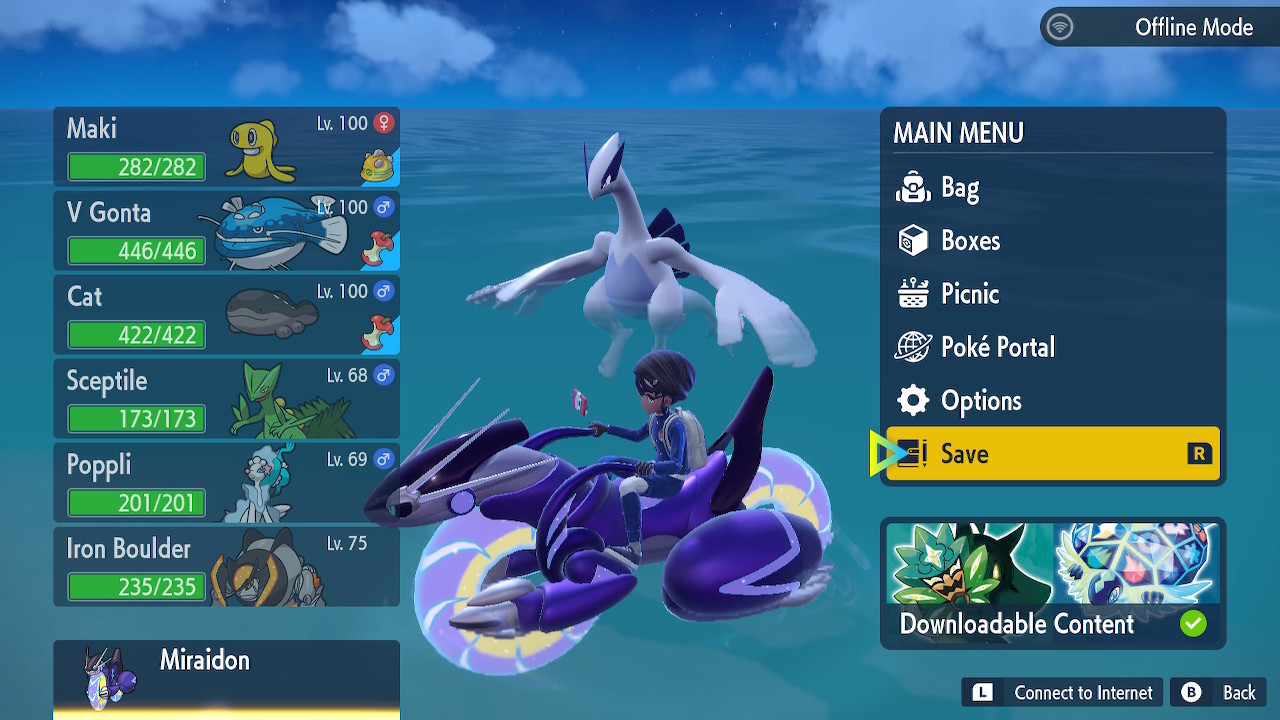Image resolution: width=1280 pixels, height=720 pixels.
Task: Click the Back option
Action: tap(1219, 692)
